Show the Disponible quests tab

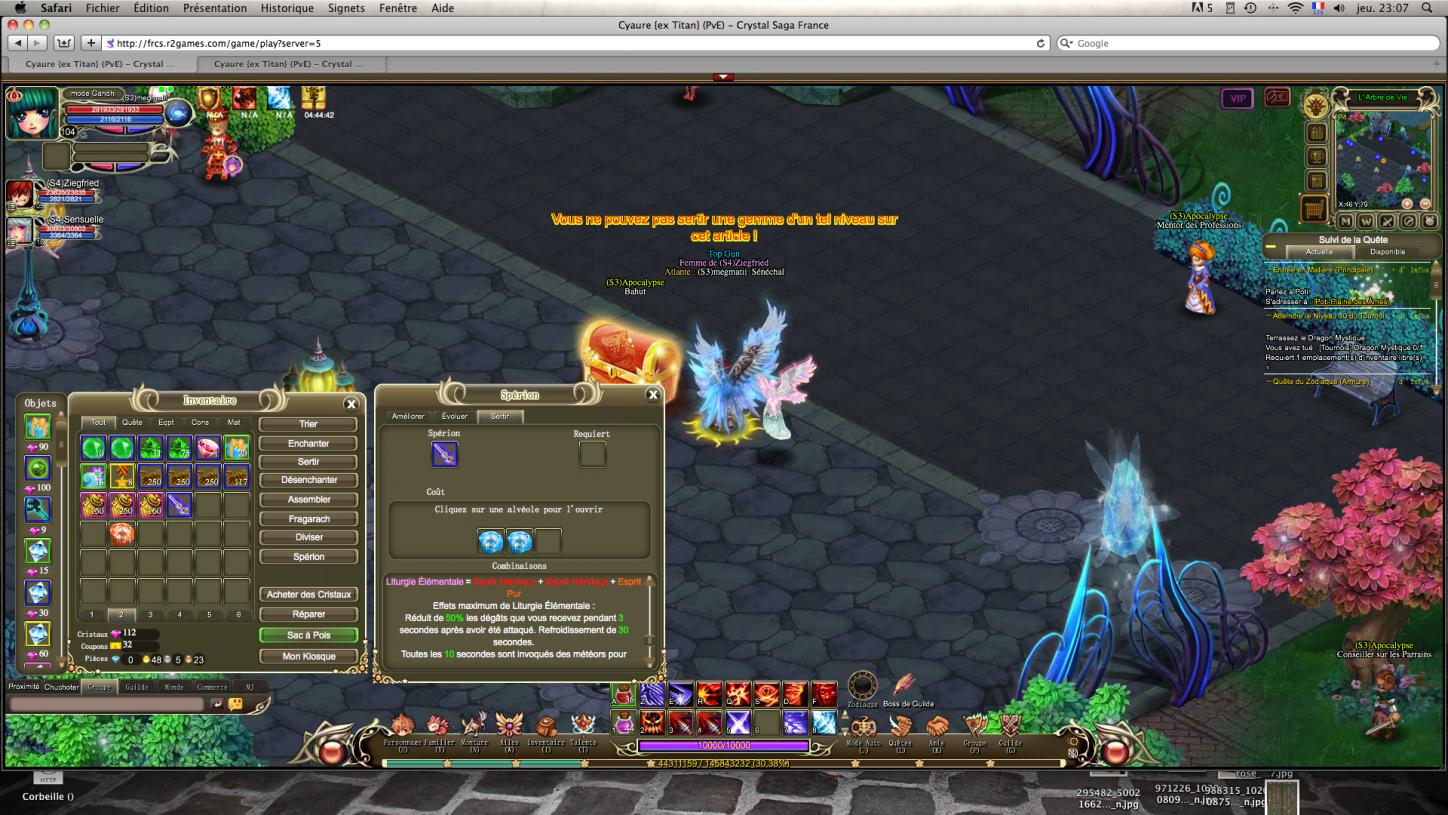pyautogui.click(x=1387, y=252)
